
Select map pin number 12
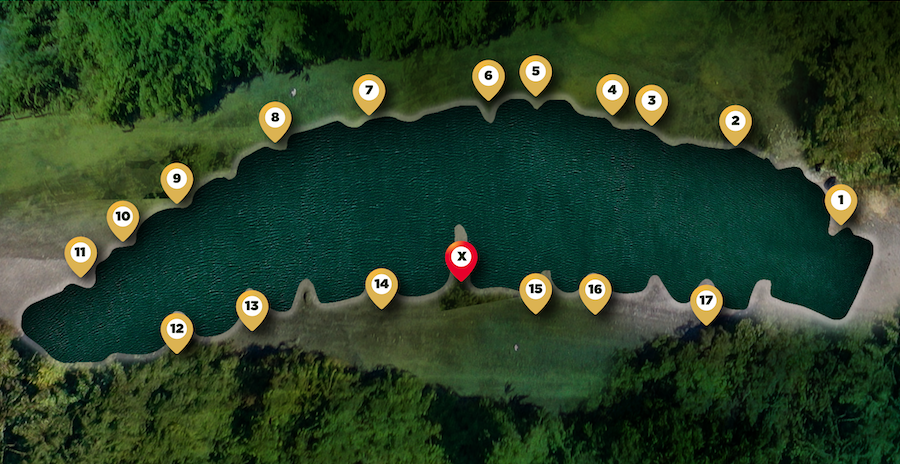coord(177,329)
